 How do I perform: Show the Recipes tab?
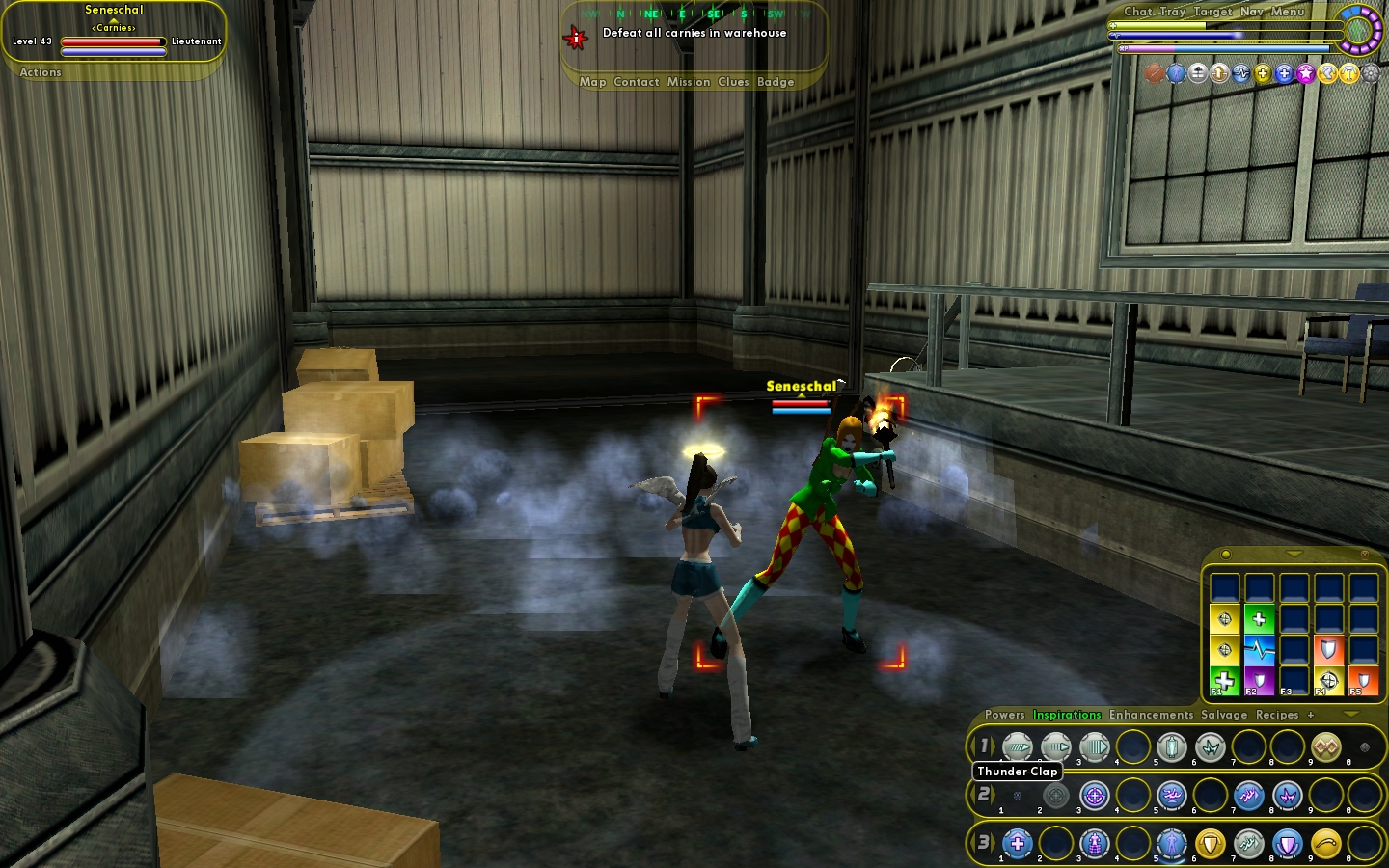click(x=1277, y=715)
